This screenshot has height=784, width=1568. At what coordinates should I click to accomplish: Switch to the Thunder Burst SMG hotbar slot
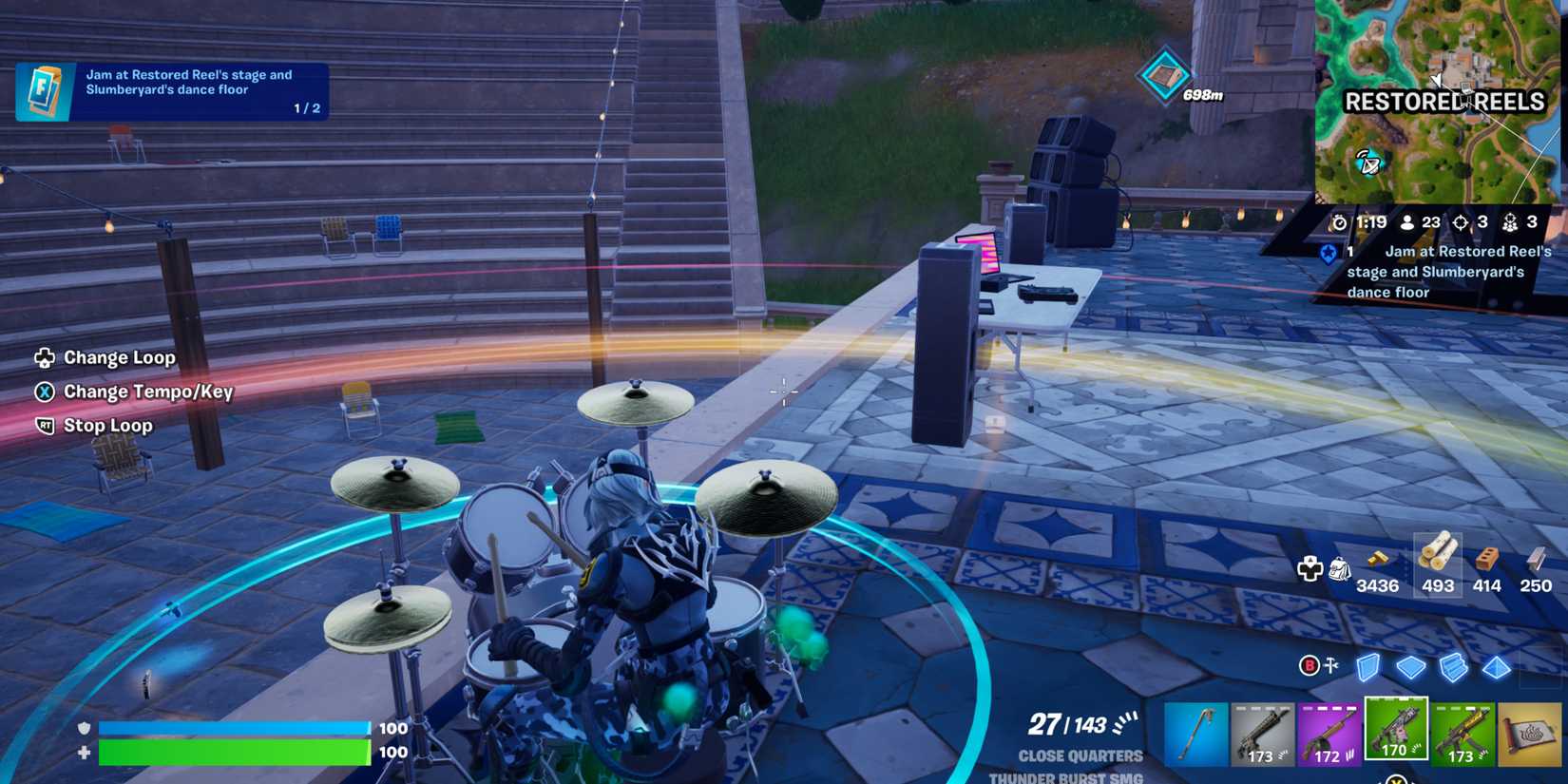pyautogui.click(x=1394, y=730)
